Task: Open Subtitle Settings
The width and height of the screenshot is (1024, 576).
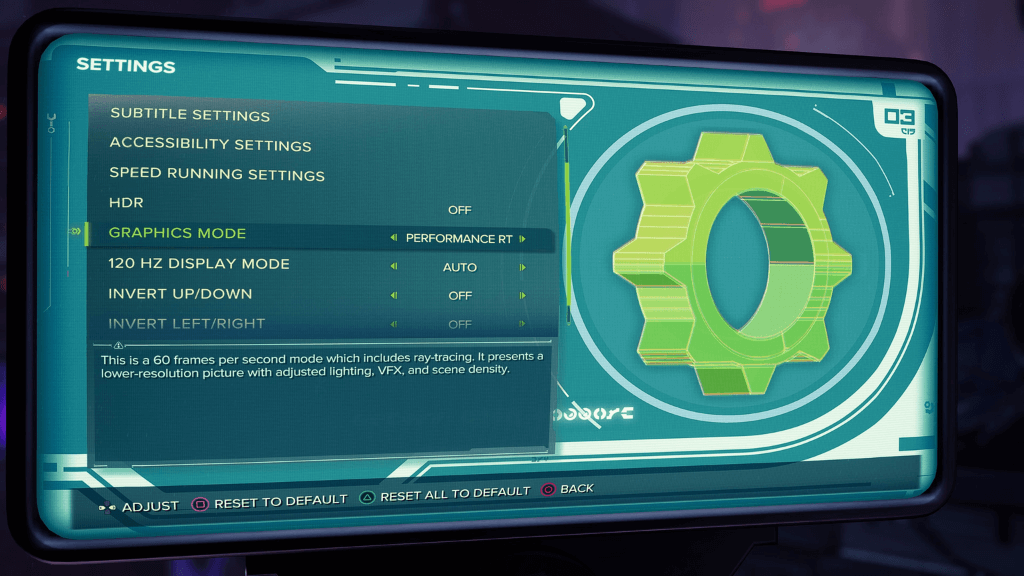Action: coord(190,115)
